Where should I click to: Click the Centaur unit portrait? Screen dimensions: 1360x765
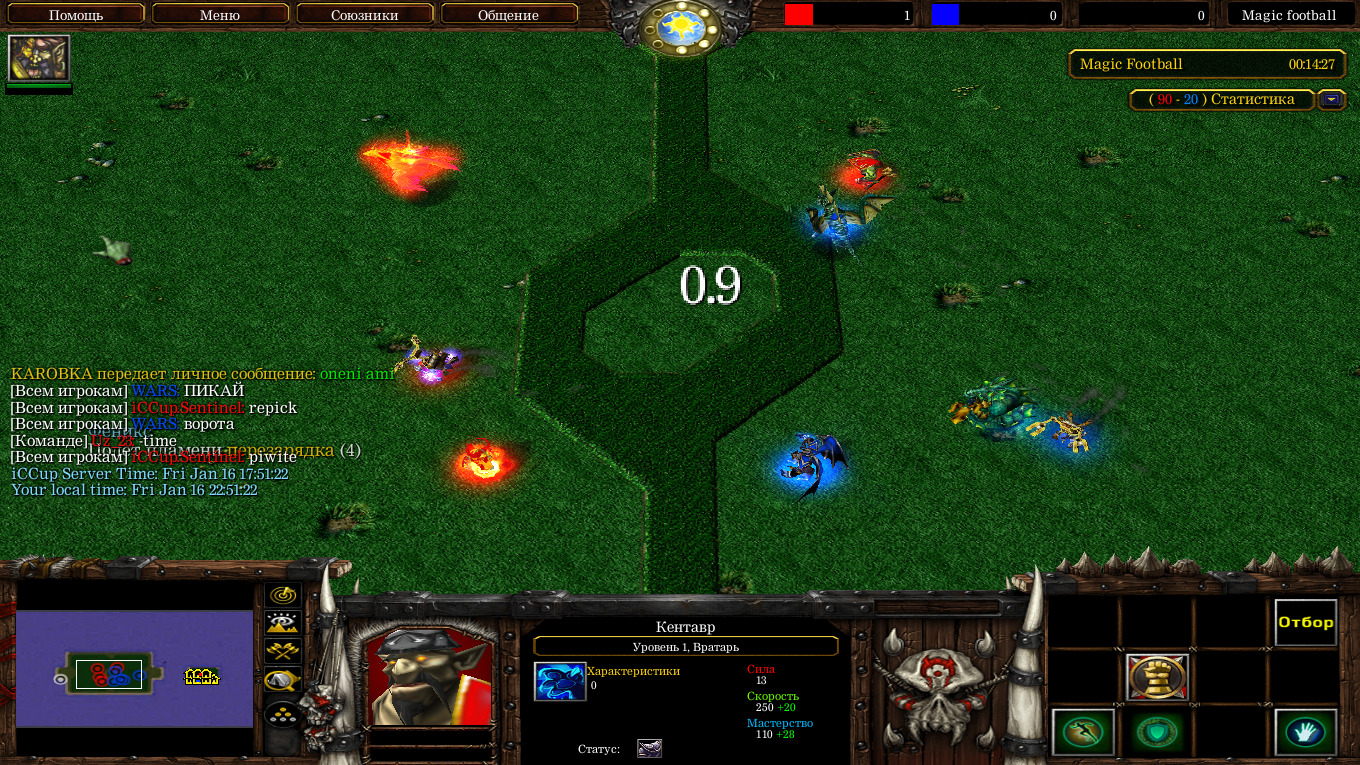[x=428, y=677]
